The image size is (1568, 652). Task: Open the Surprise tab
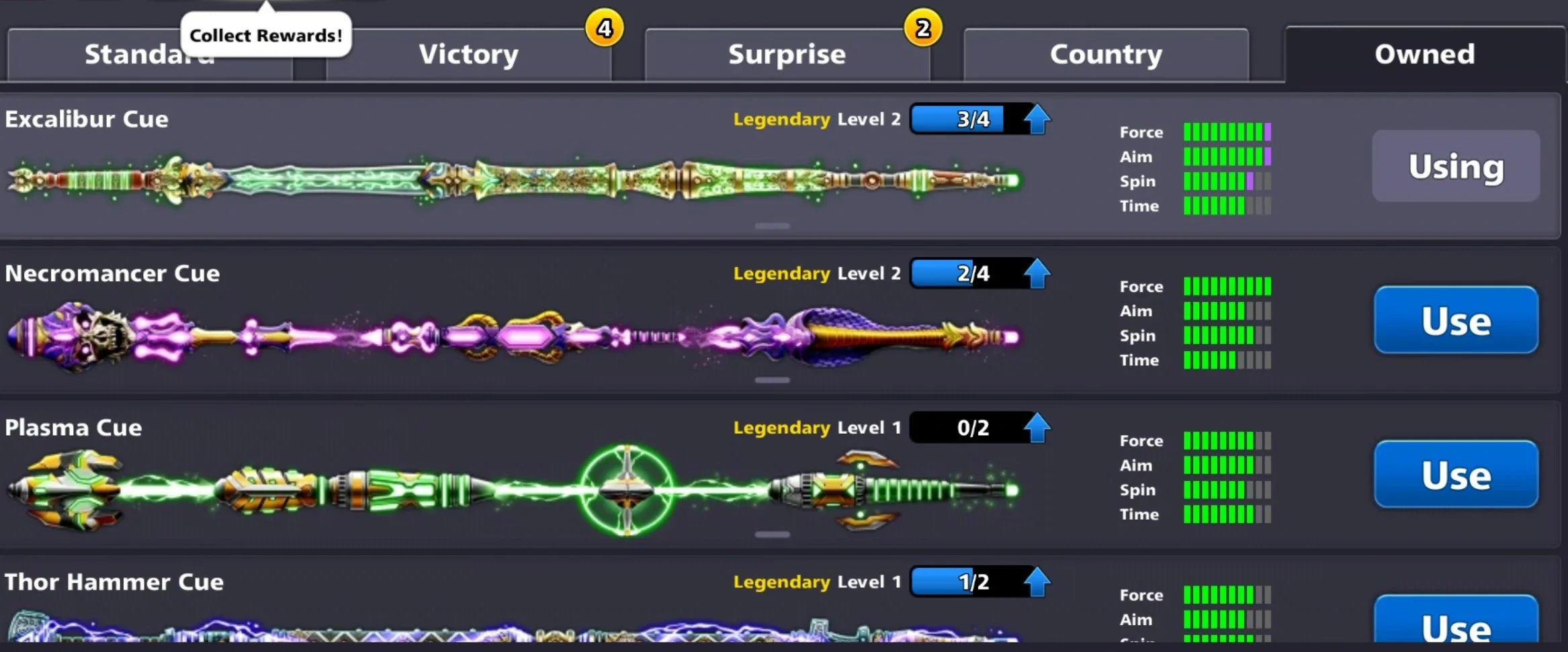[787, 55]
